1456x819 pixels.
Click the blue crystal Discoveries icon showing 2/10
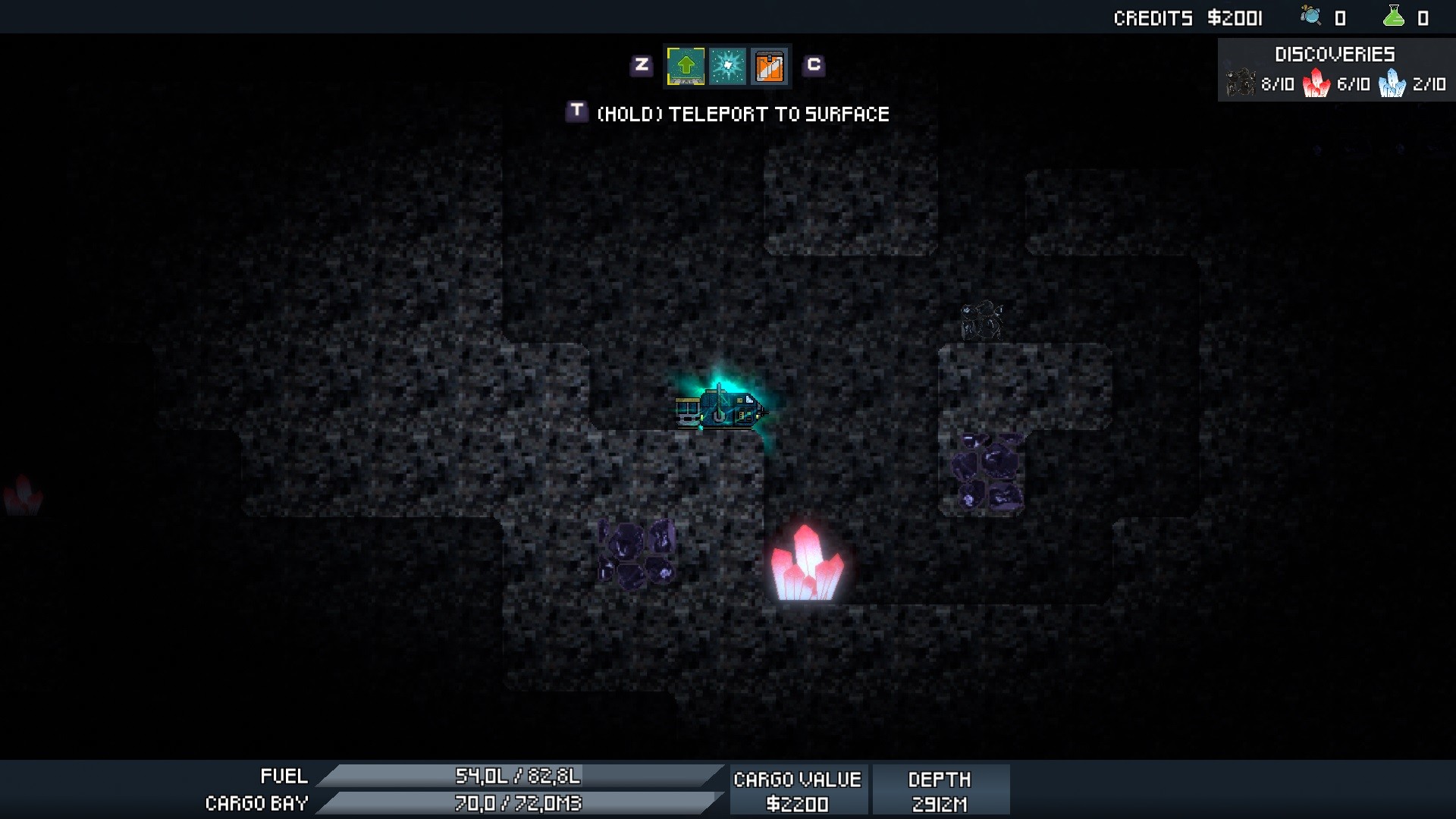click(1394, 83)
